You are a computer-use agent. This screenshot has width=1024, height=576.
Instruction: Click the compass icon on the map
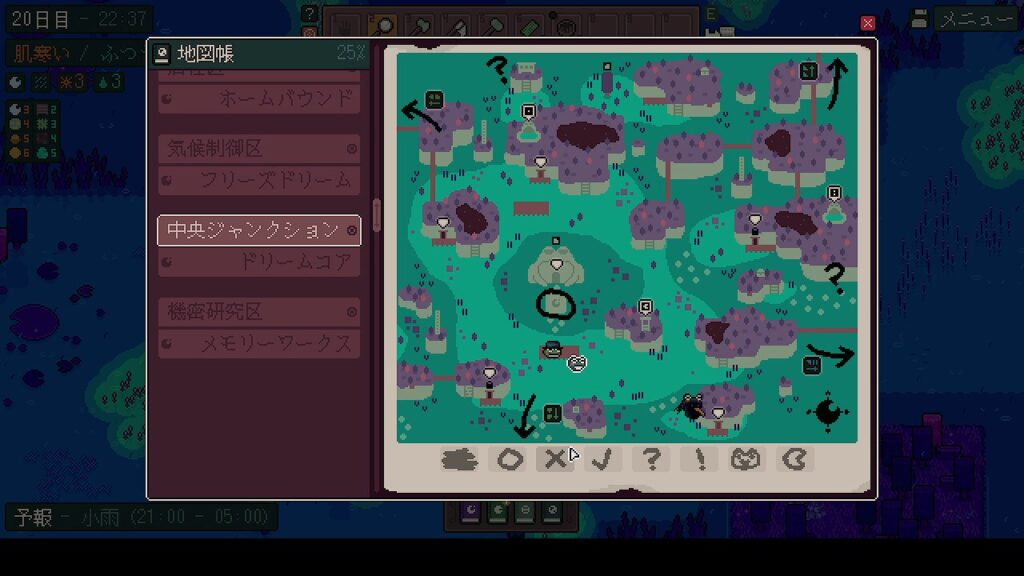click(x=828, y=412)
